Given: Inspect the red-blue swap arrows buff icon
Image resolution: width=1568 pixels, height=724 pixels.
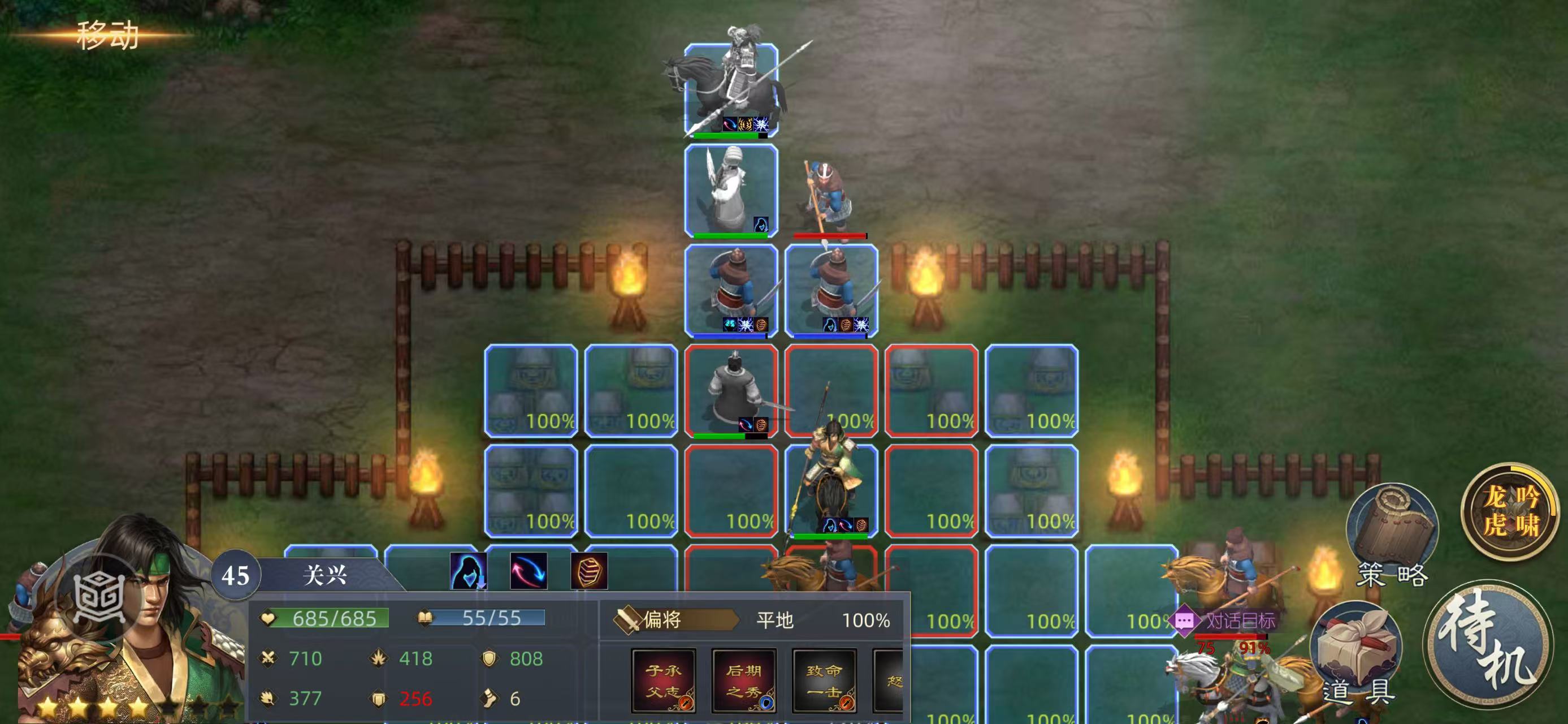Looking at the screenshot, I should [x=529, y=571].
